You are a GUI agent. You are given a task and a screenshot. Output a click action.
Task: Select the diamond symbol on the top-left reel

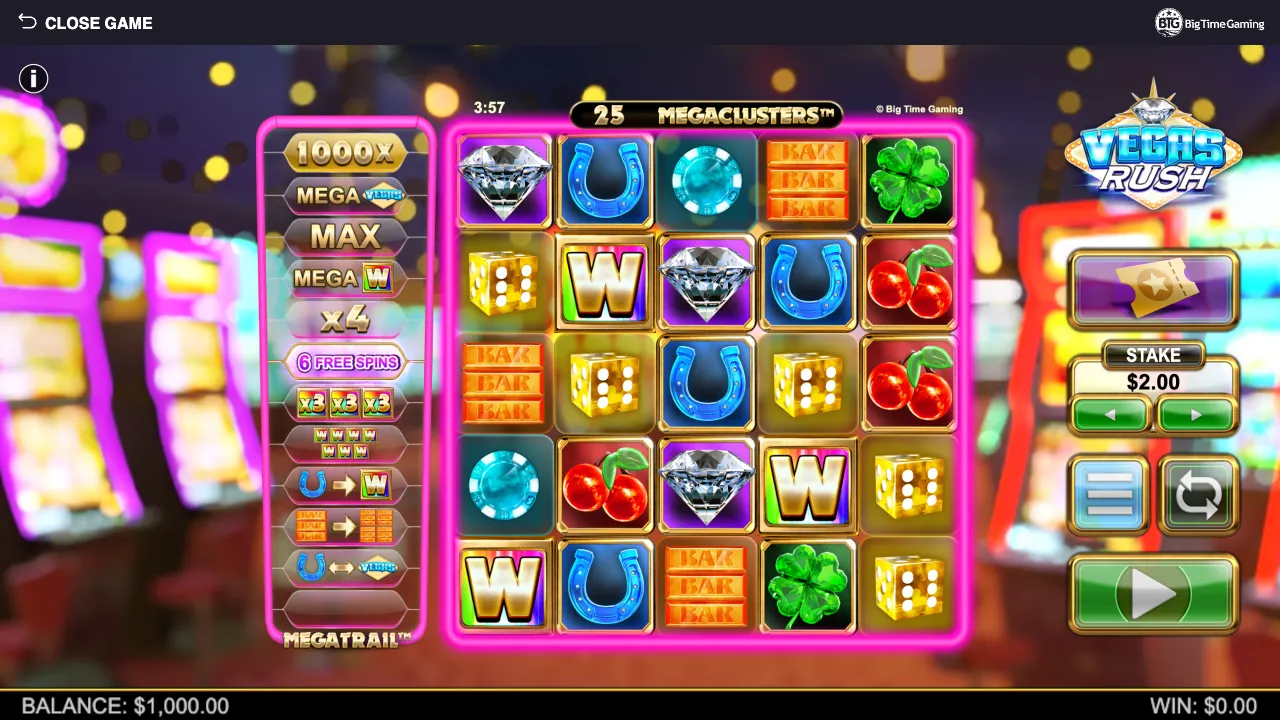503,180
